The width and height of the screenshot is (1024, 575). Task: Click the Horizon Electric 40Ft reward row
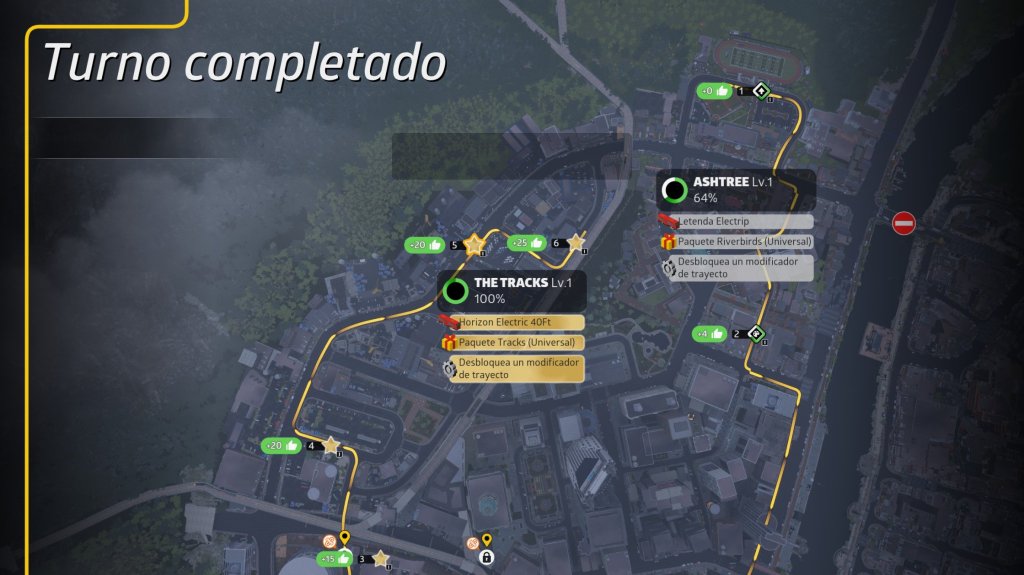pyautogui.click(x=510, y=322)
